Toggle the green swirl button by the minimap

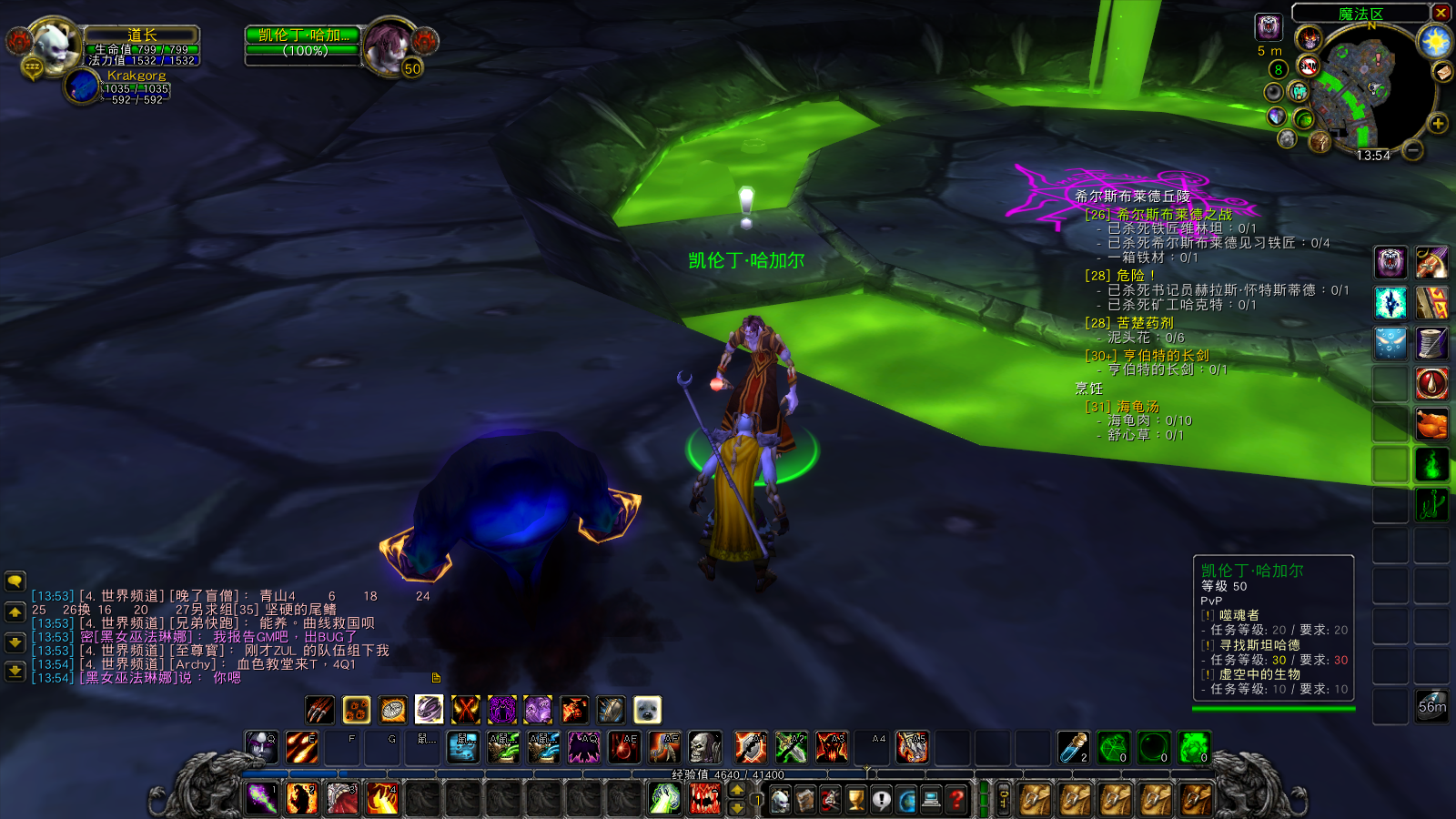[x=1304, y=119]
